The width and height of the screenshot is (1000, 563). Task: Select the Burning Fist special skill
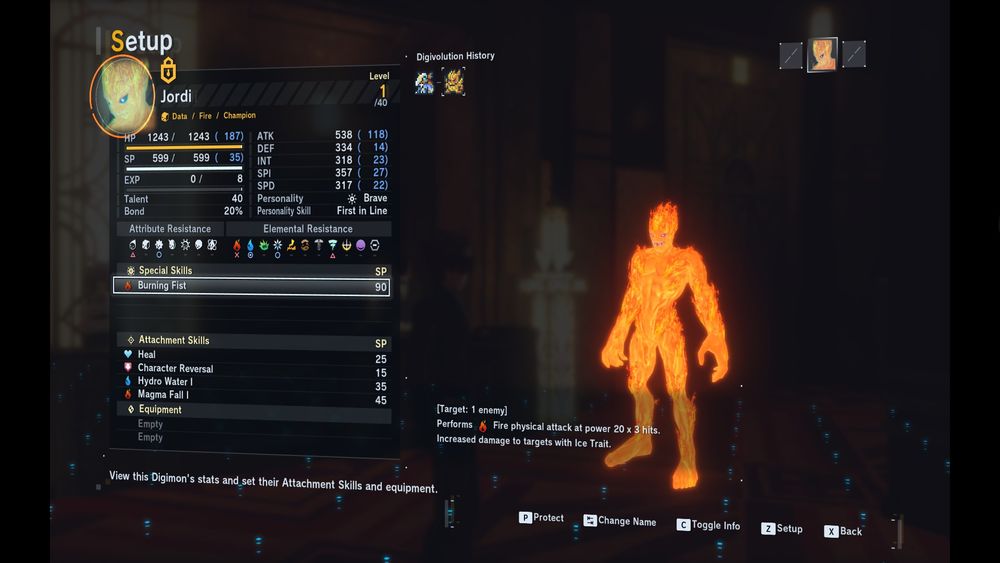(x=250, y=286)
